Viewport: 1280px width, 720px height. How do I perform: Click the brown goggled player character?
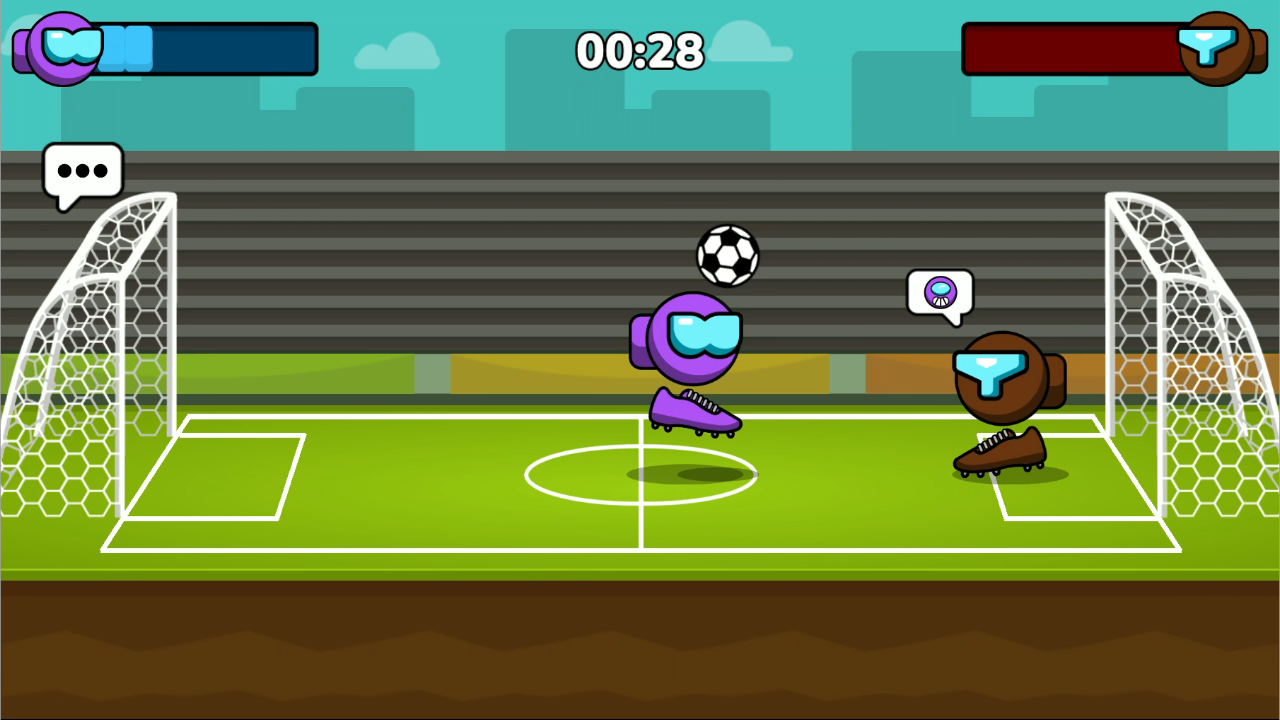pos(1000,375)
